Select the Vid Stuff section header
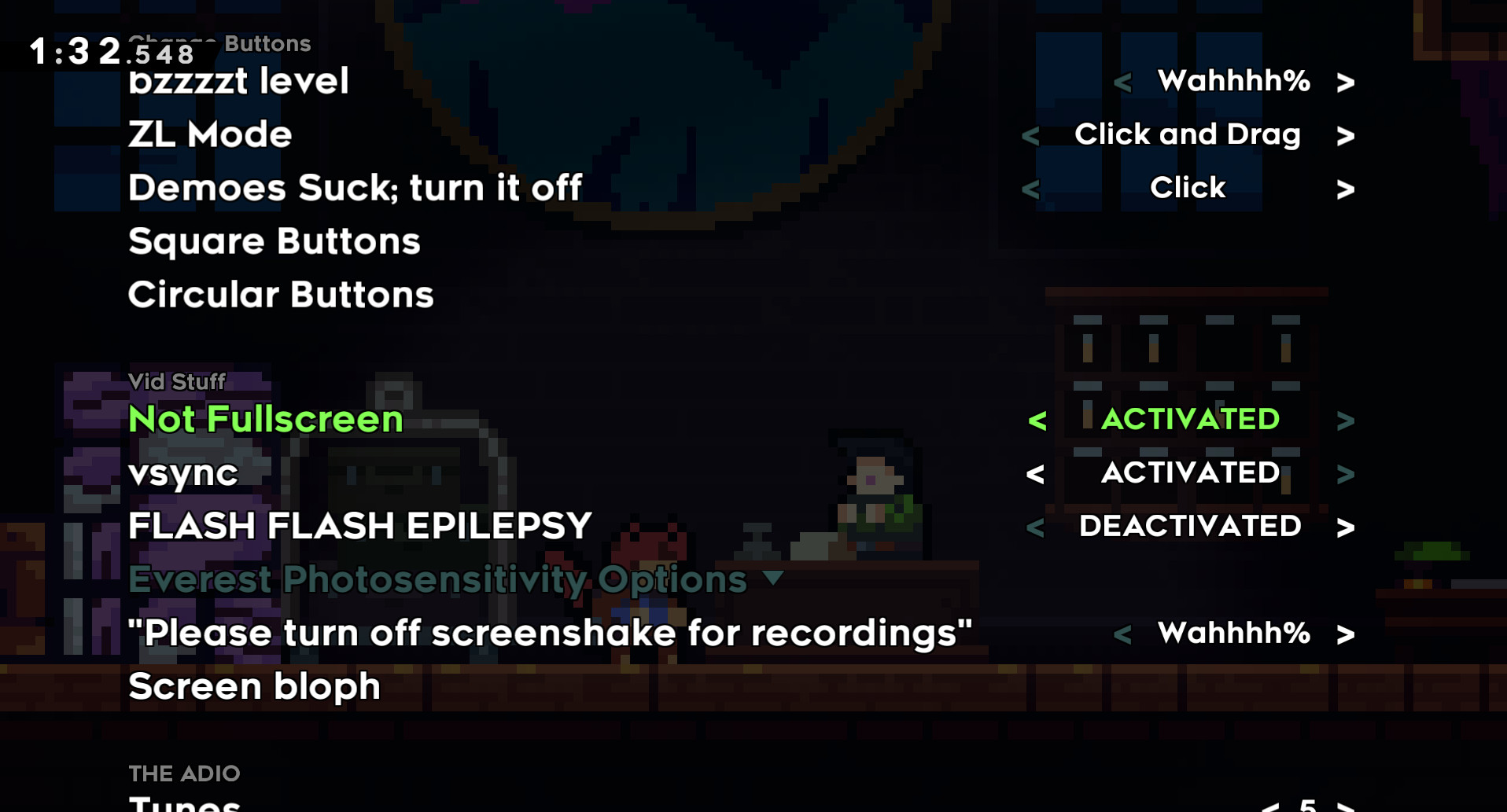The width and height of the screenshot is (1507, 812). pos(177,382)
